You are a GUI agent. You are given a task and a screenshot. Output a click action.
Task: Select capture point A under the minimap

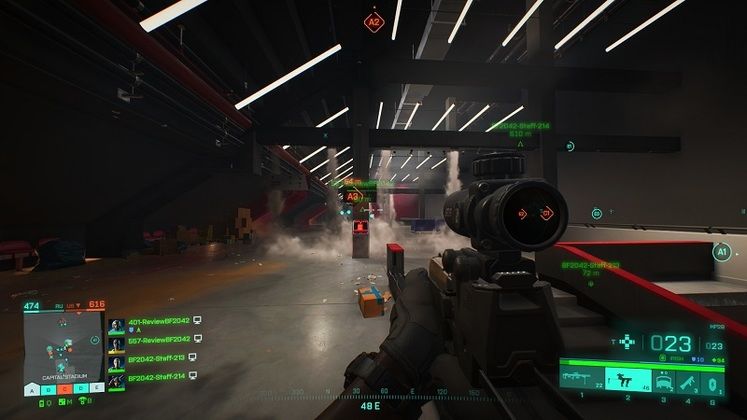click(34, 389)
